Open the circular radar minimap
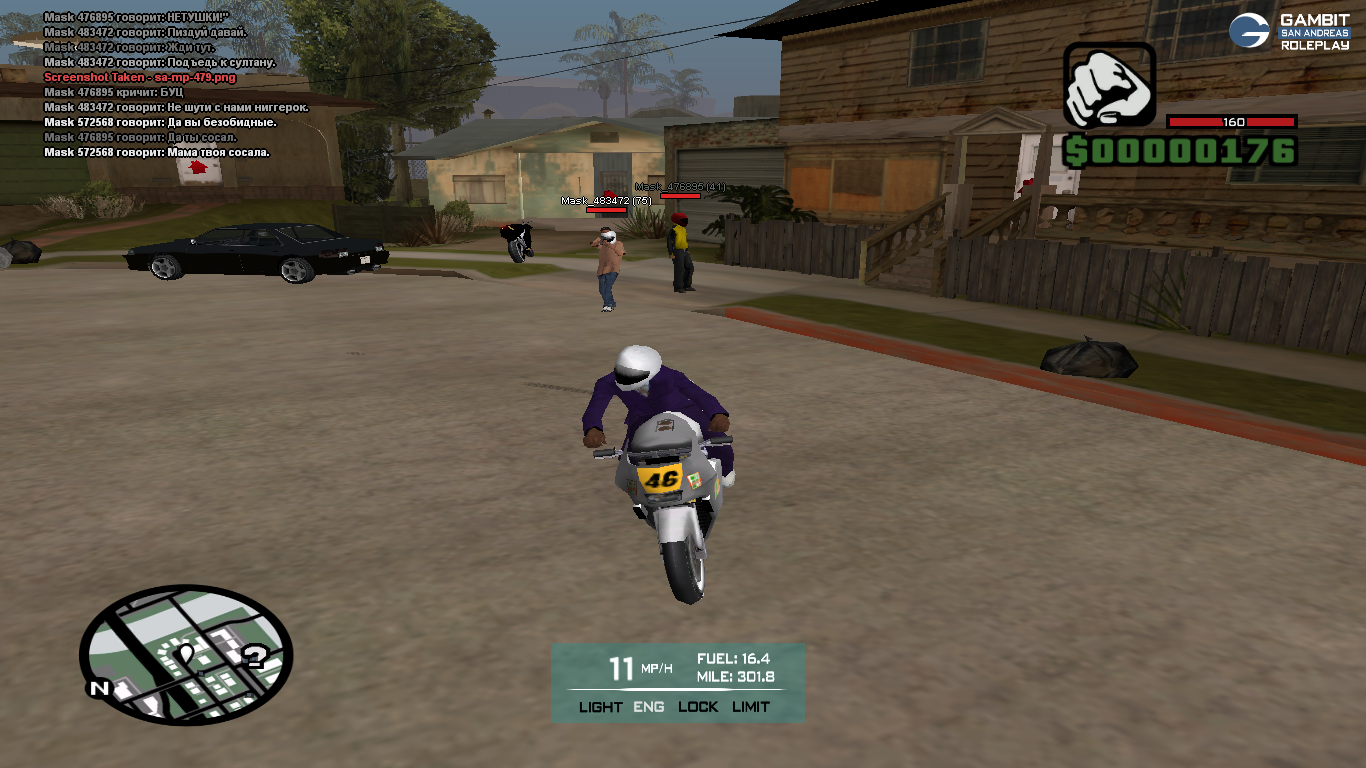 186,654
